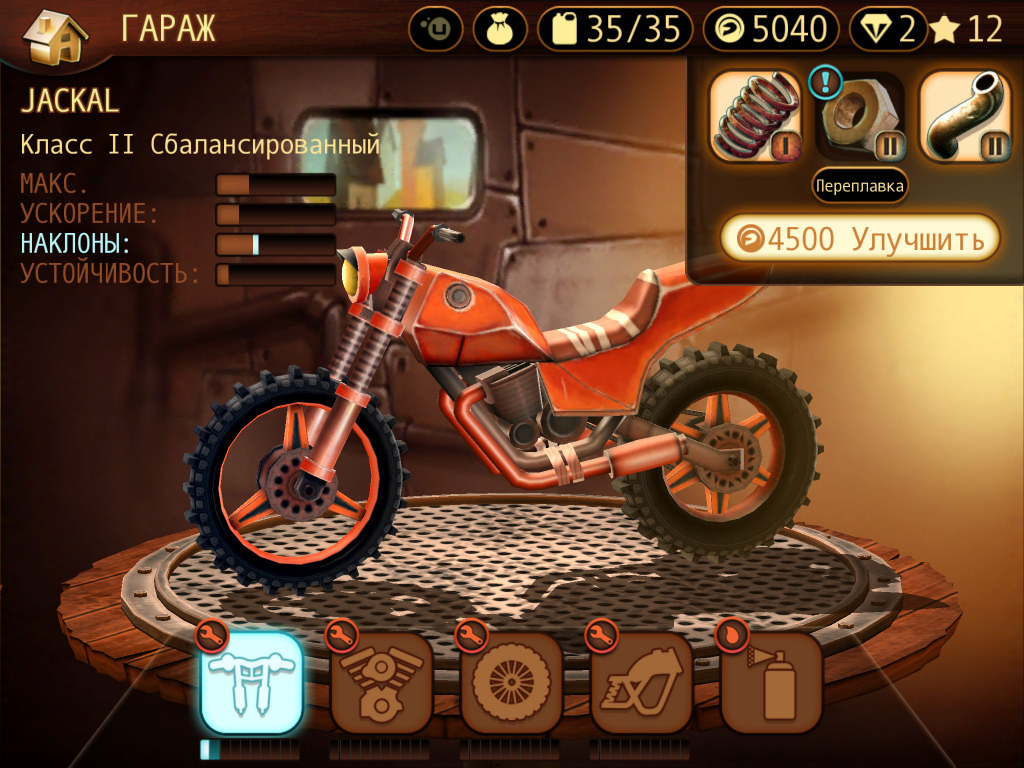The height and width of the screenshot is (768, 1024).
Task: Open the spray paint tab
Action: click(x=771, y=683)
